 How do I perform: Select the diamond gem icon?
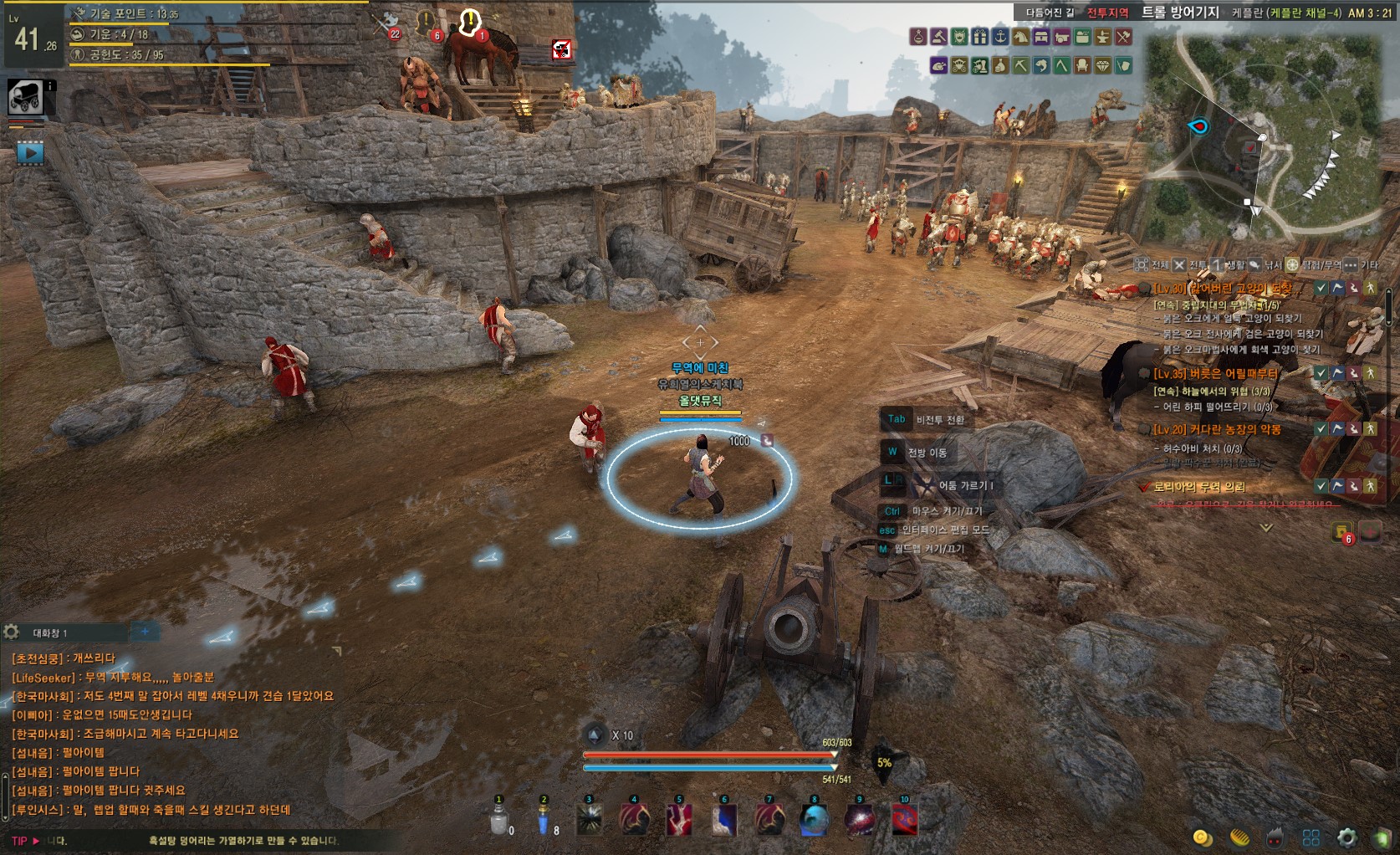pos(1102,65)
